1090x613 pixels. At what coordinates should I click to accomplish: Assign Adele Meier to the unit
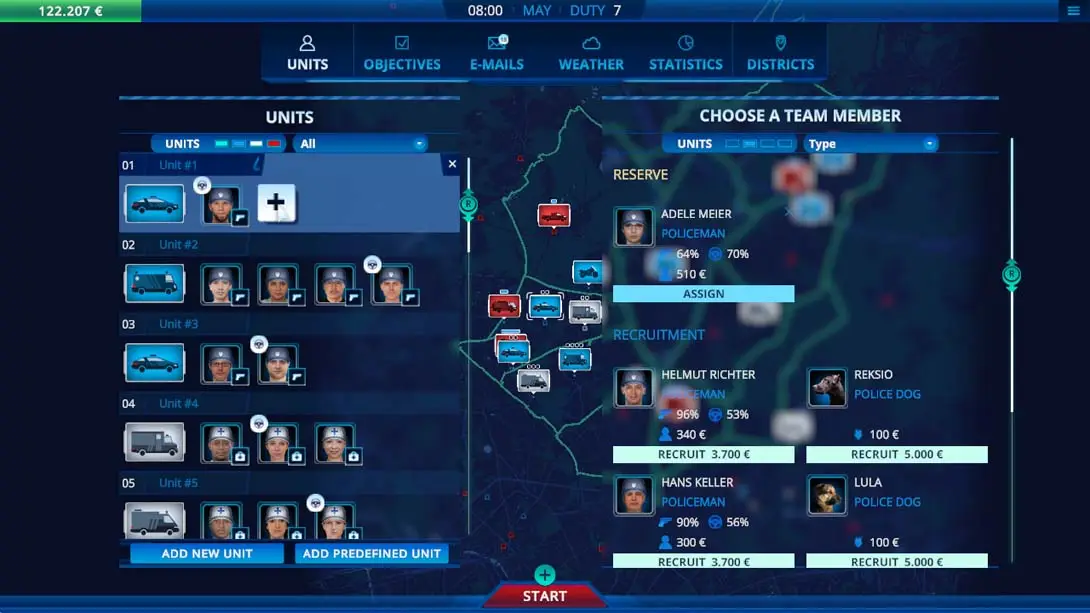[703, 294]
